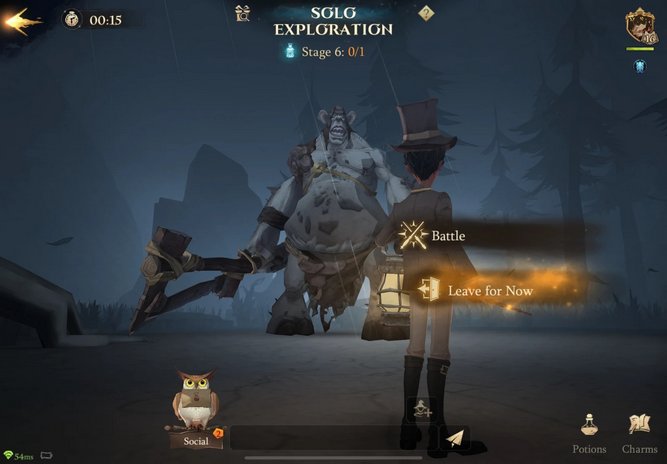This screenshot has width=667, height=464.
Task: Click the chat input box
Action: pos(330,438)
